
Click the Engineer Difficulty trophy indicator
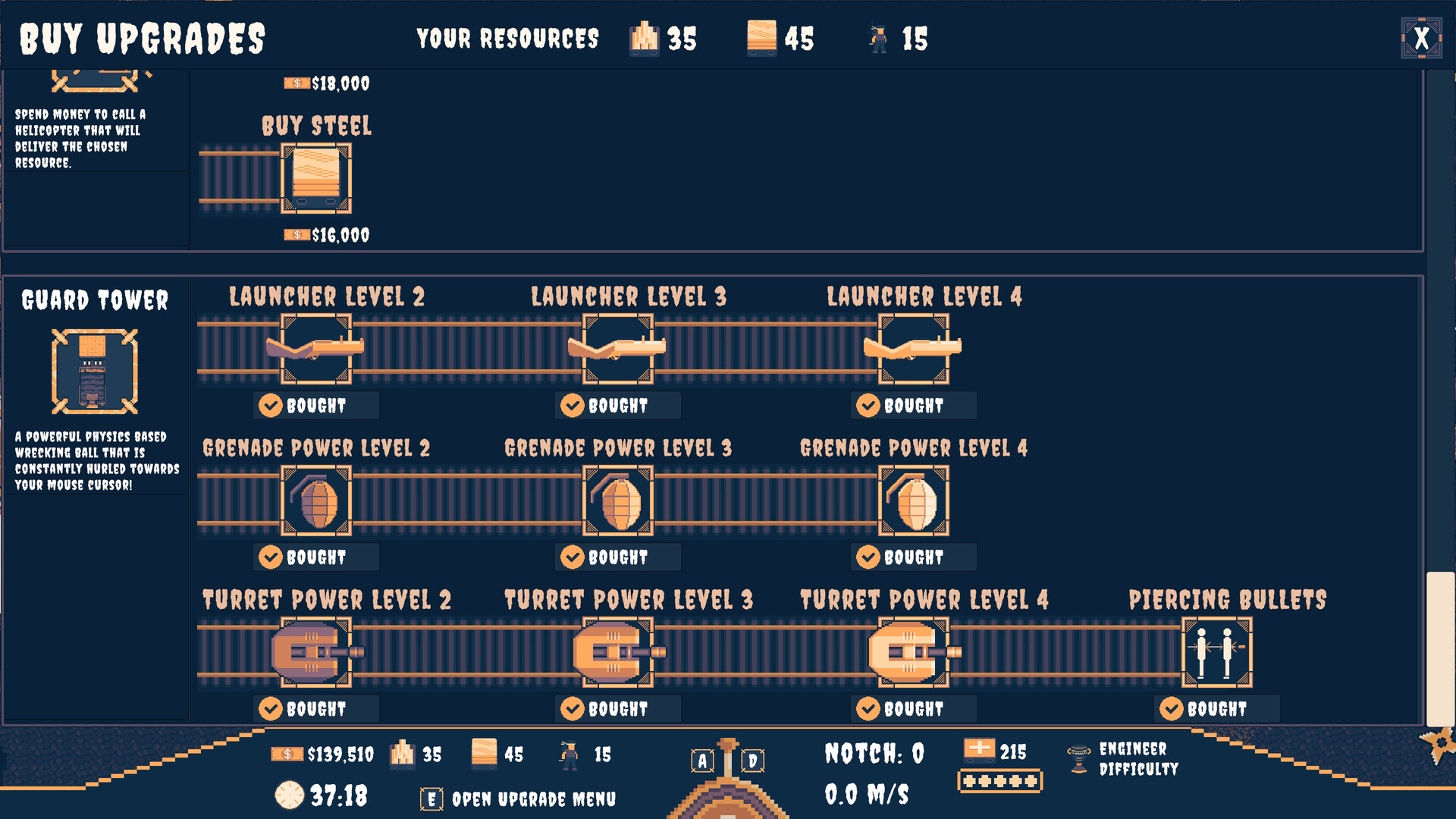1080,758
